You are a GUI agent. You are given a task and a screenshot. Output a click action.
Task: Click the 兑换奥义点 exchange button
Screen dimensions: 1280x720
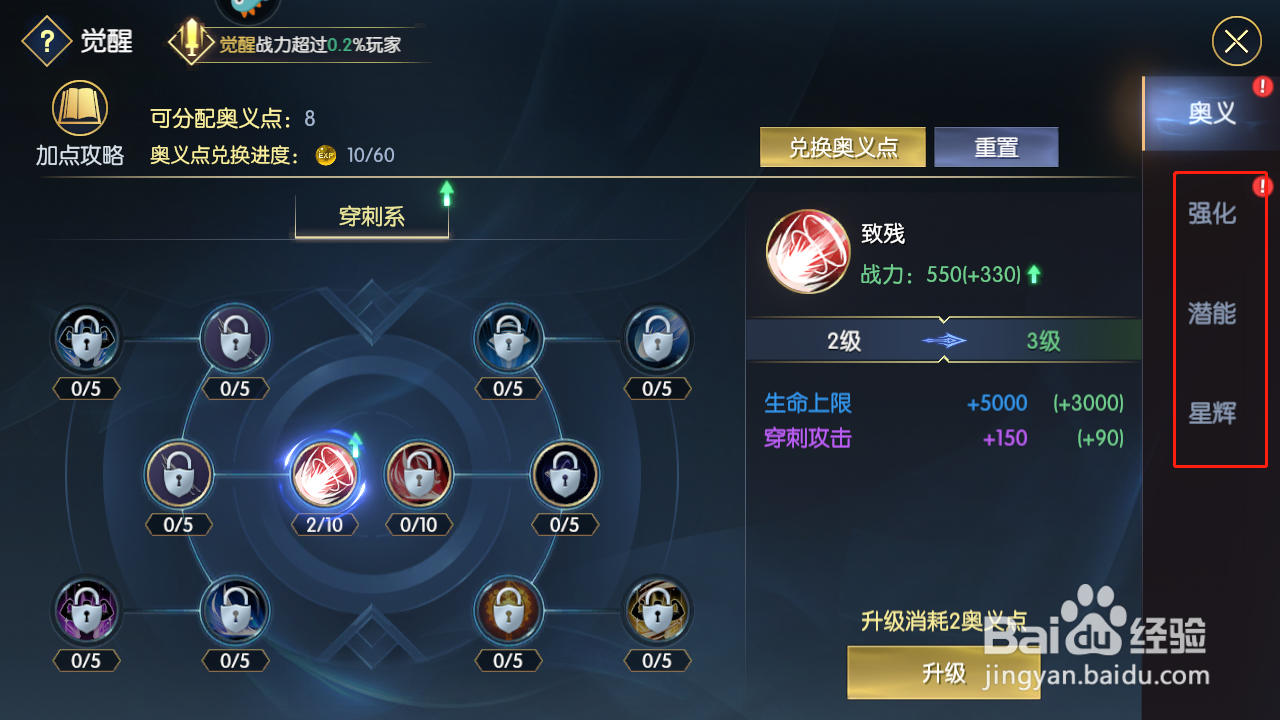[842, 146]
